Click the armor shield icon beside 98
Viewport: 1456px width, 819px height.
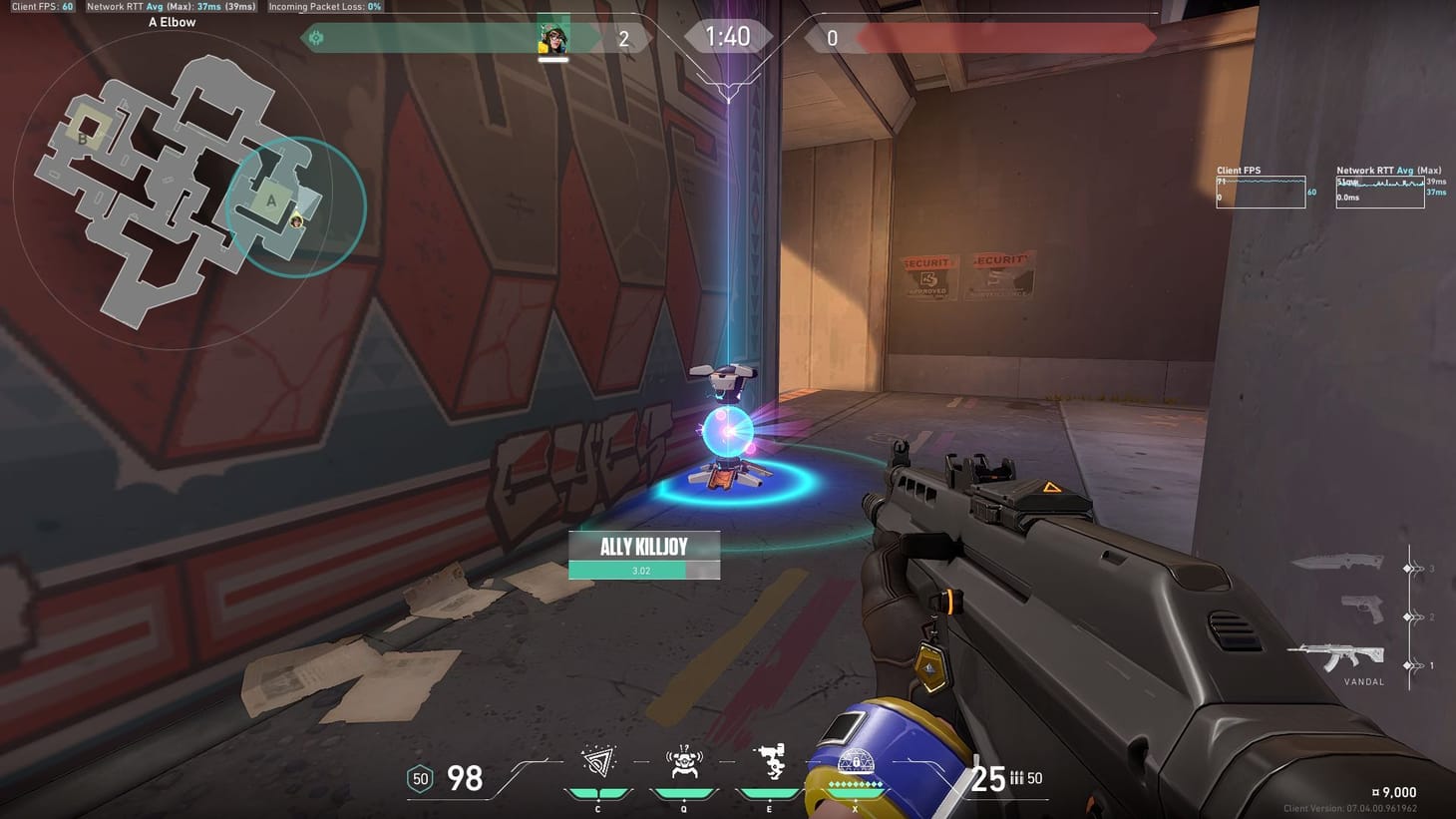pos(420,778)
